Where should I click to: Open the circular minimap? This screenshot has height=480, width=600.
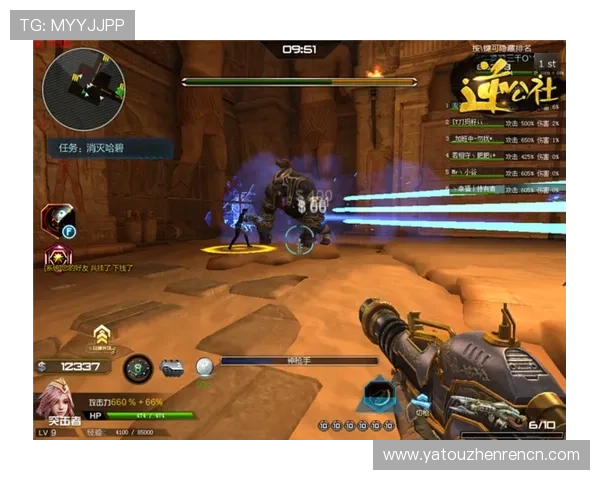tap(84, 83)
